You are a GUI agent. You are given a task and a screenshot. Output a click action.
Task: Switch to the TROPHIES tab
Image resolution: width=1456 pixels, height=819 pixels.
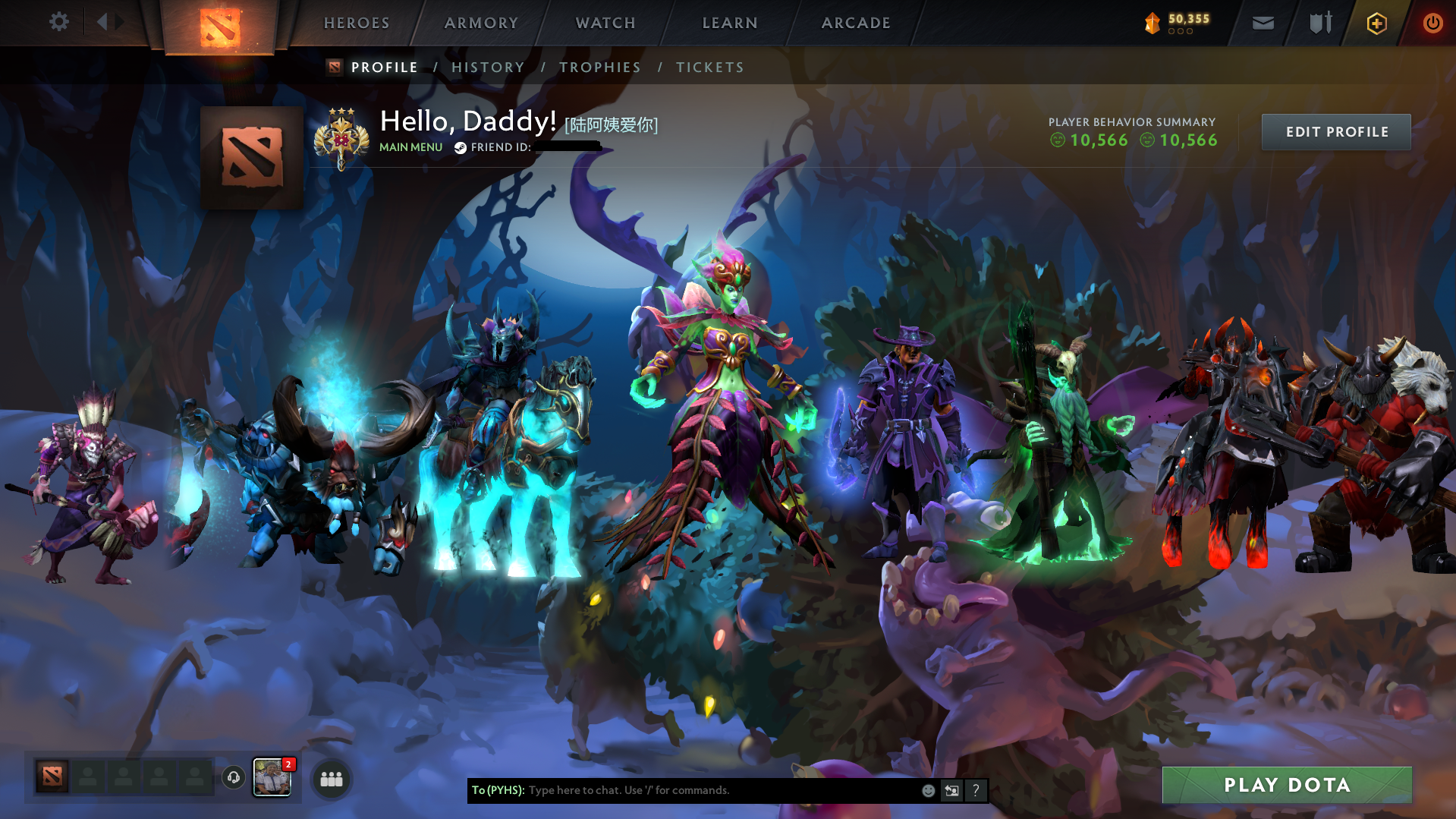[x=599, y=67]
